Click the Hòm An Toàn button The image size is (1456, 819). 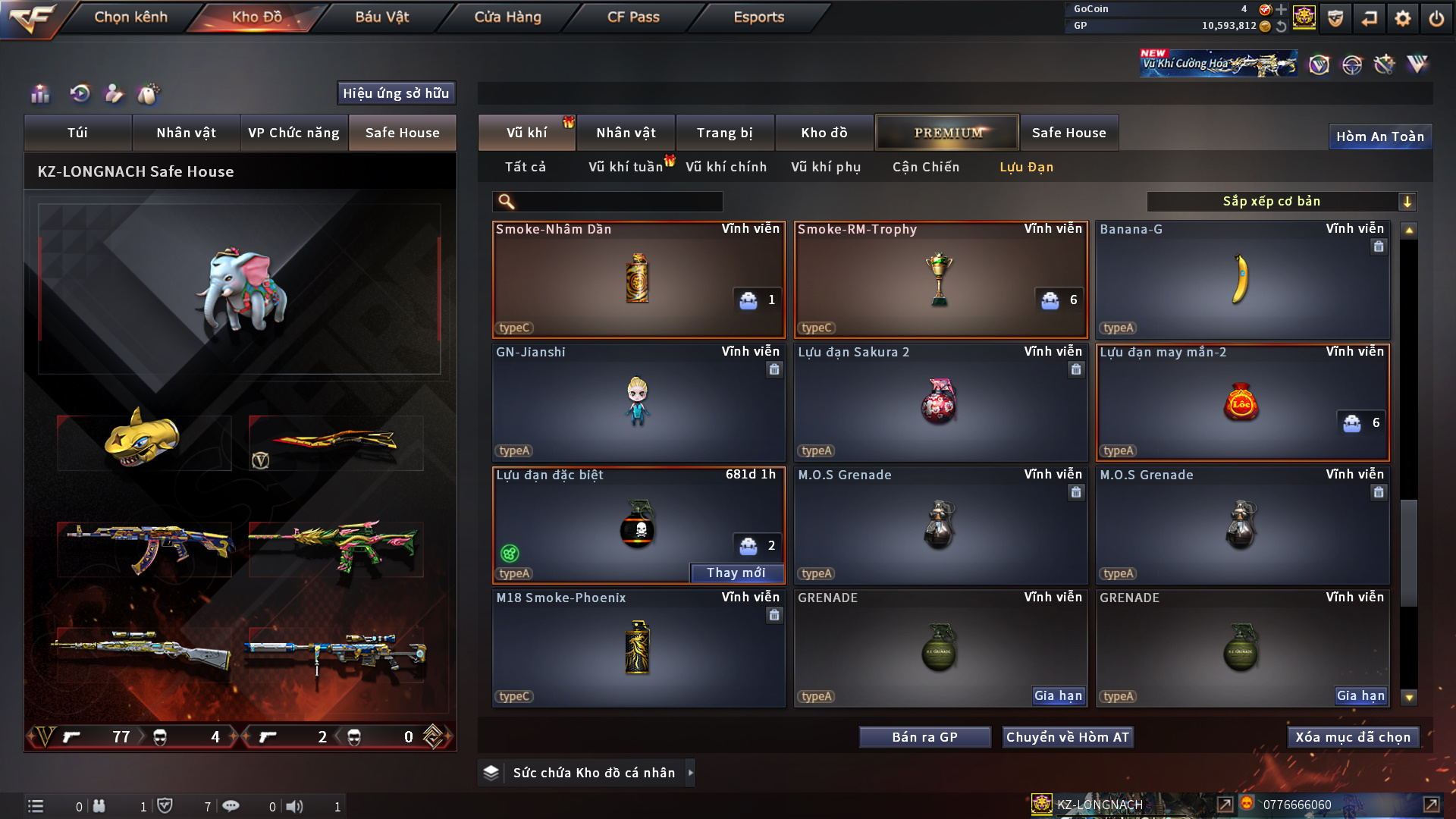click(x=1379, y=136)
